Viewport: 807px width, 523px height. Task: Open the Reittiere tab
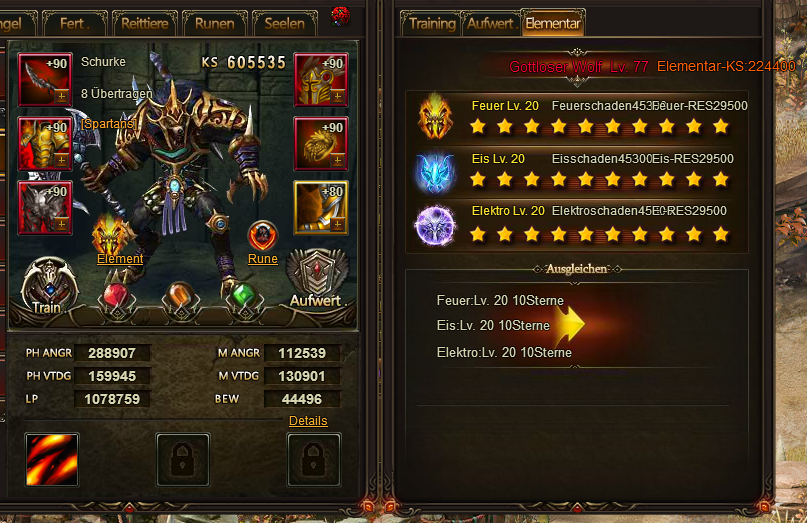tap(146, 23)
